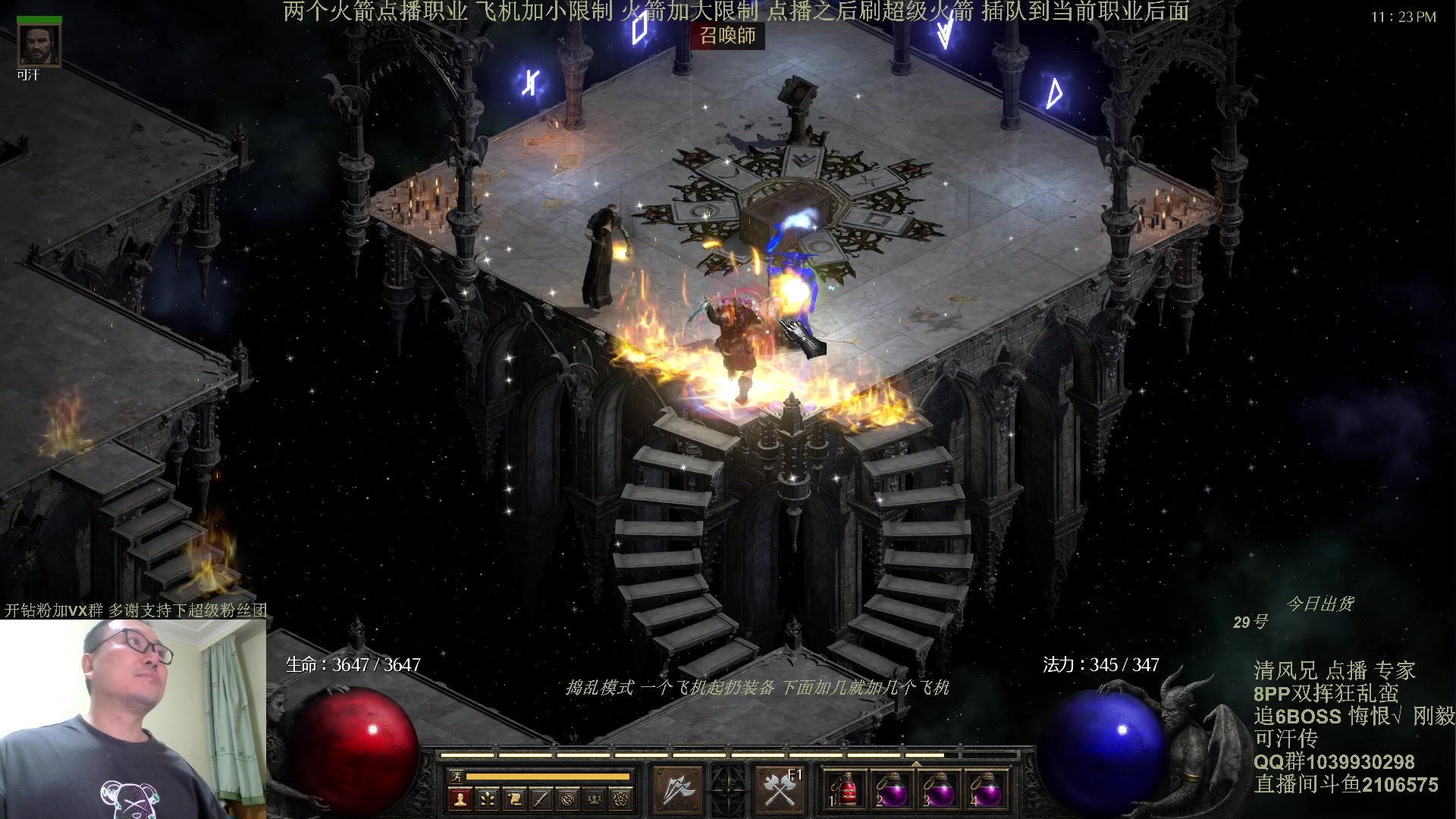Open the character screen from the mini panel
The width and height of the screenshot is (1456, 819).
(460, 799)
